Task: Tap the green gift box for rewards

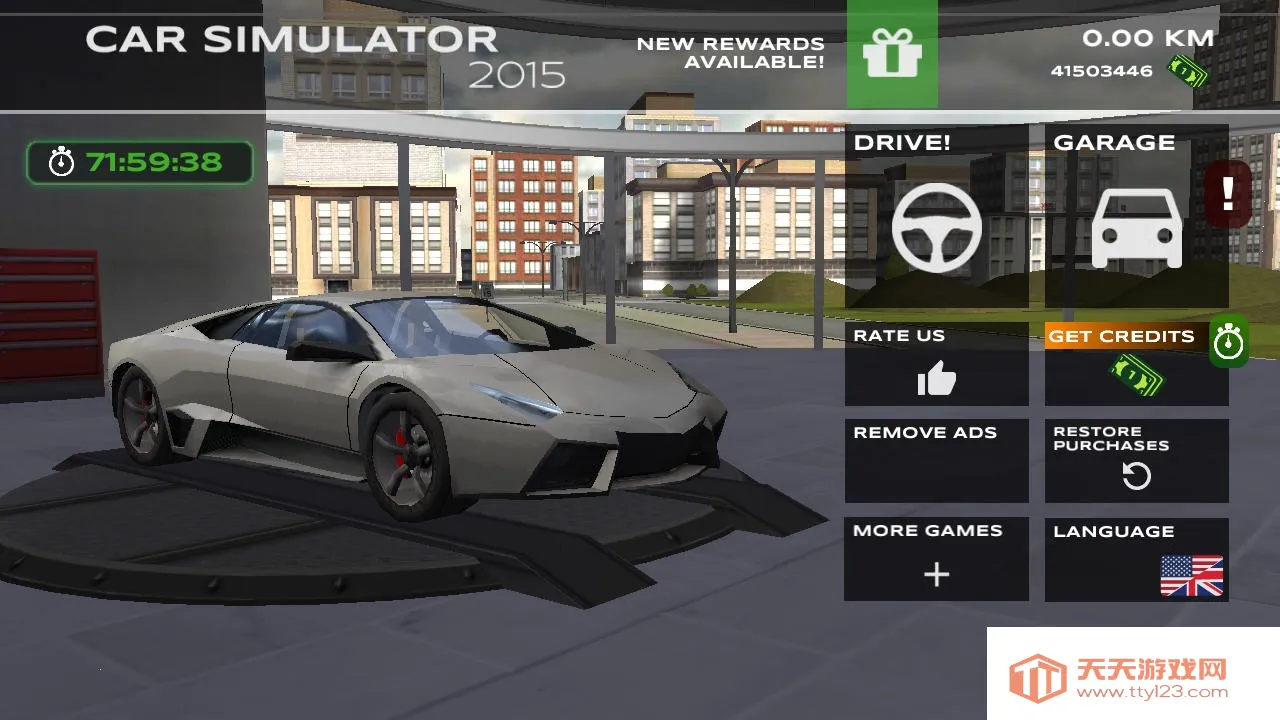Action: (891, 55)
